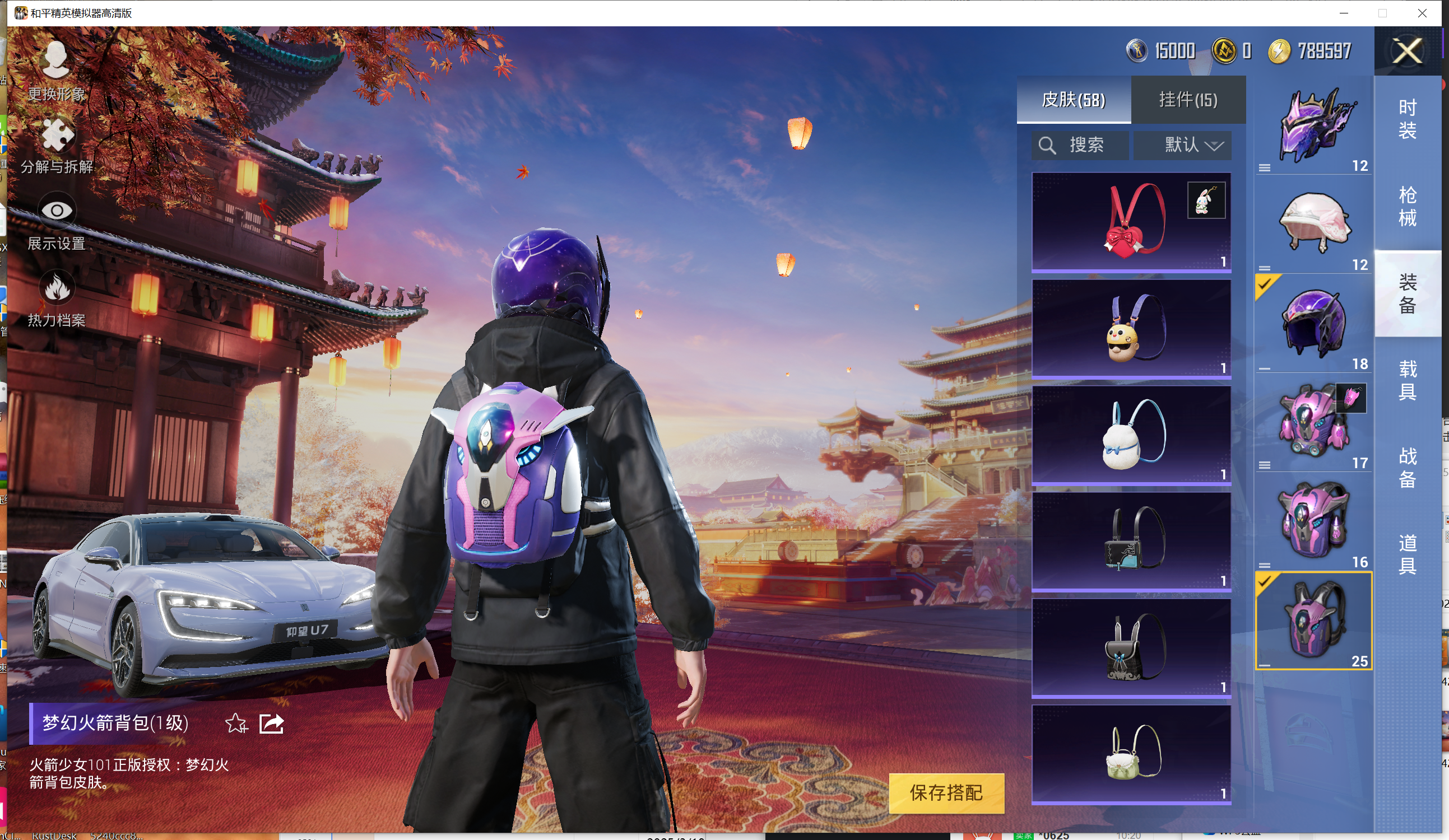
Task: Switch to the 挂件(15) pendants tab
Action: tap(1187, 100)
